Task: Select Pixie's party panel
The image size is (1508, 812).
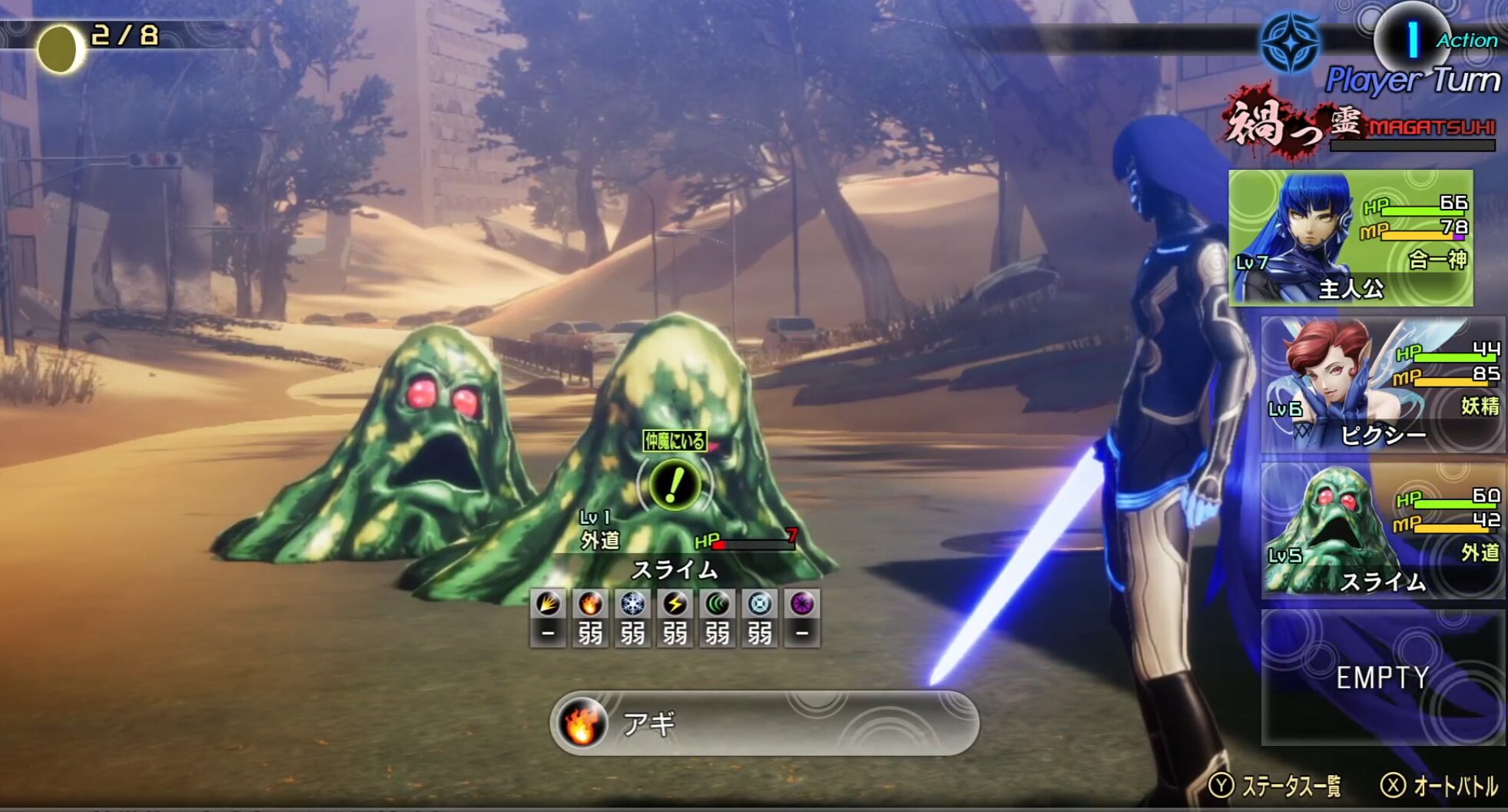Action: pos(1382,384)
